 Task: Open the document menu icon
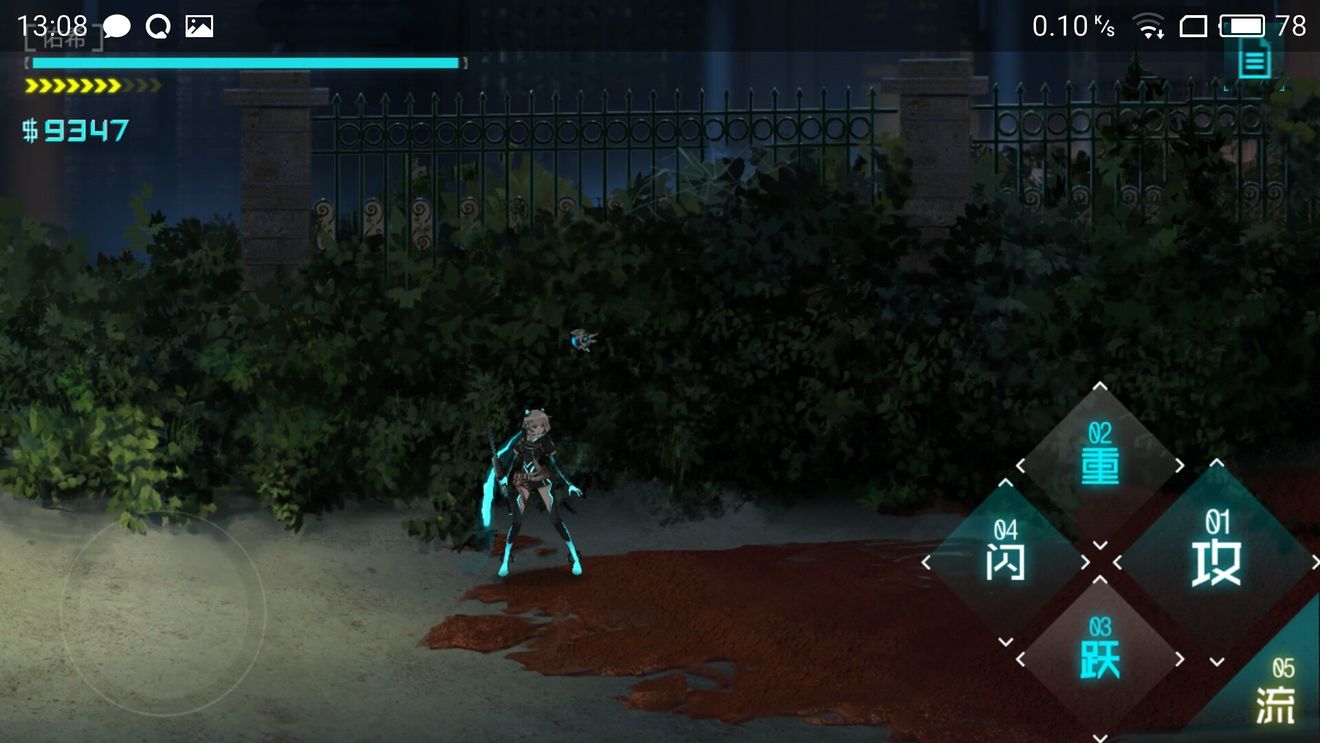coord(1254,61)
